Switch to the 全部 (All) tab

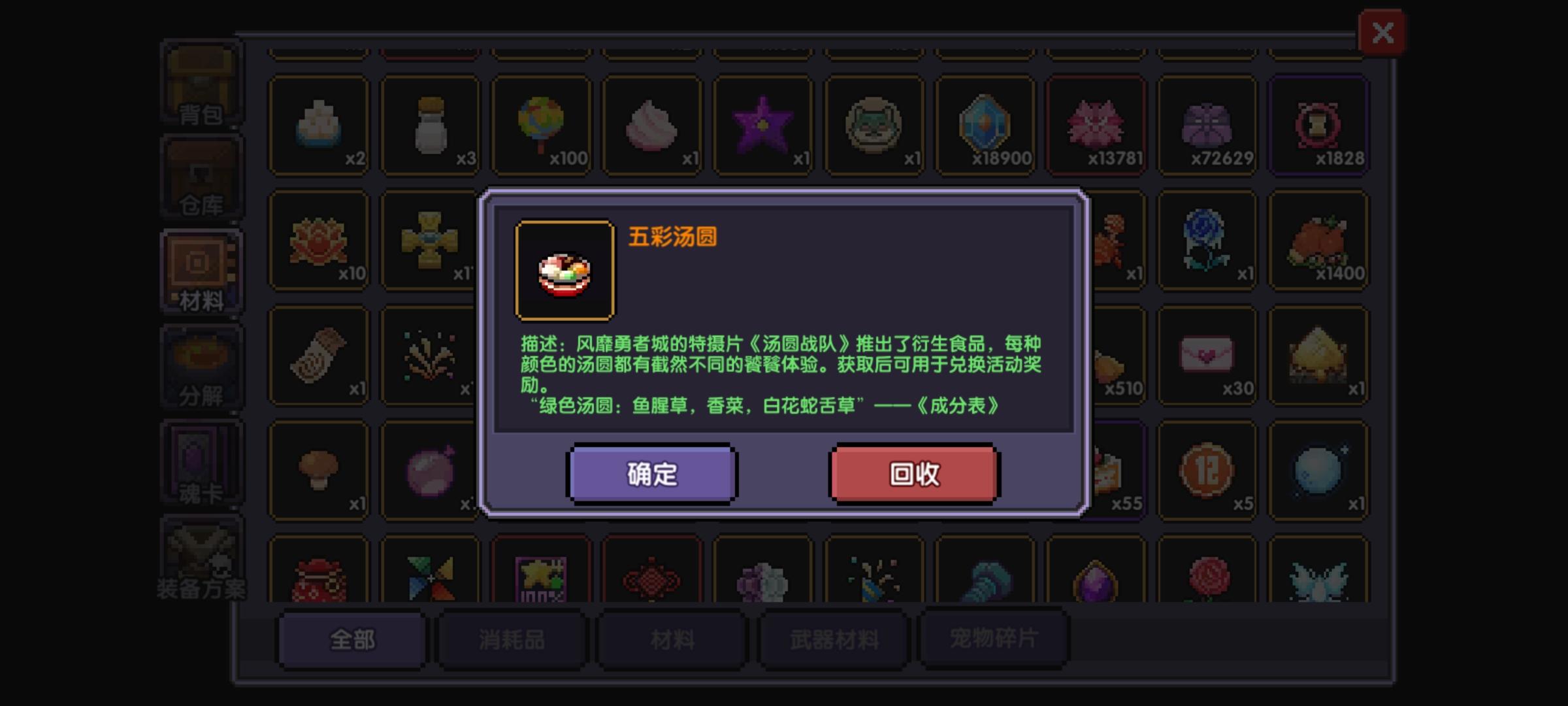click(x=351, y=642)
